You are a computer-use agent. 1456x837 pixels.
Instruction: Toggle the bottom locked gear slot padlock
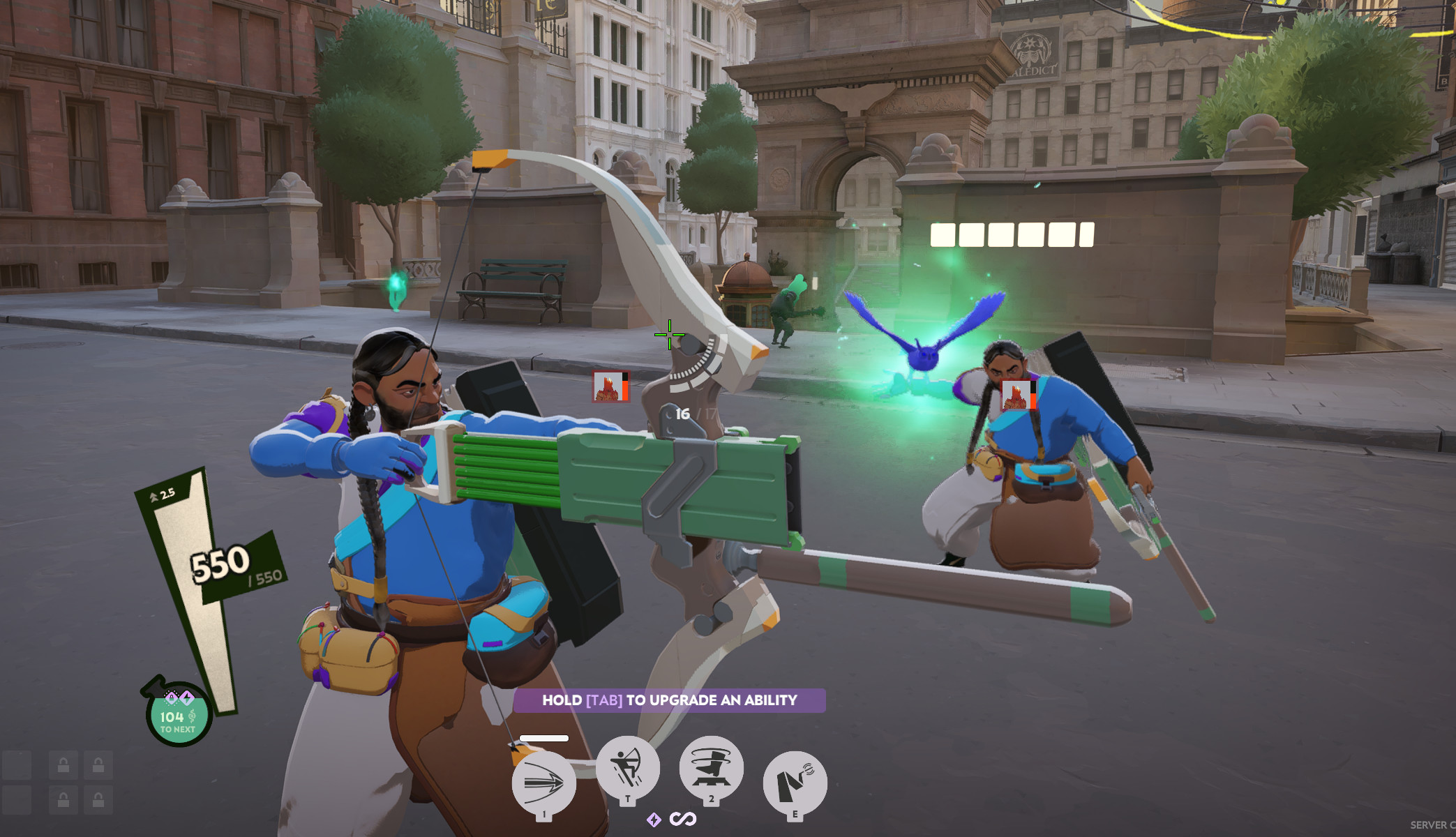coord(63,800)
